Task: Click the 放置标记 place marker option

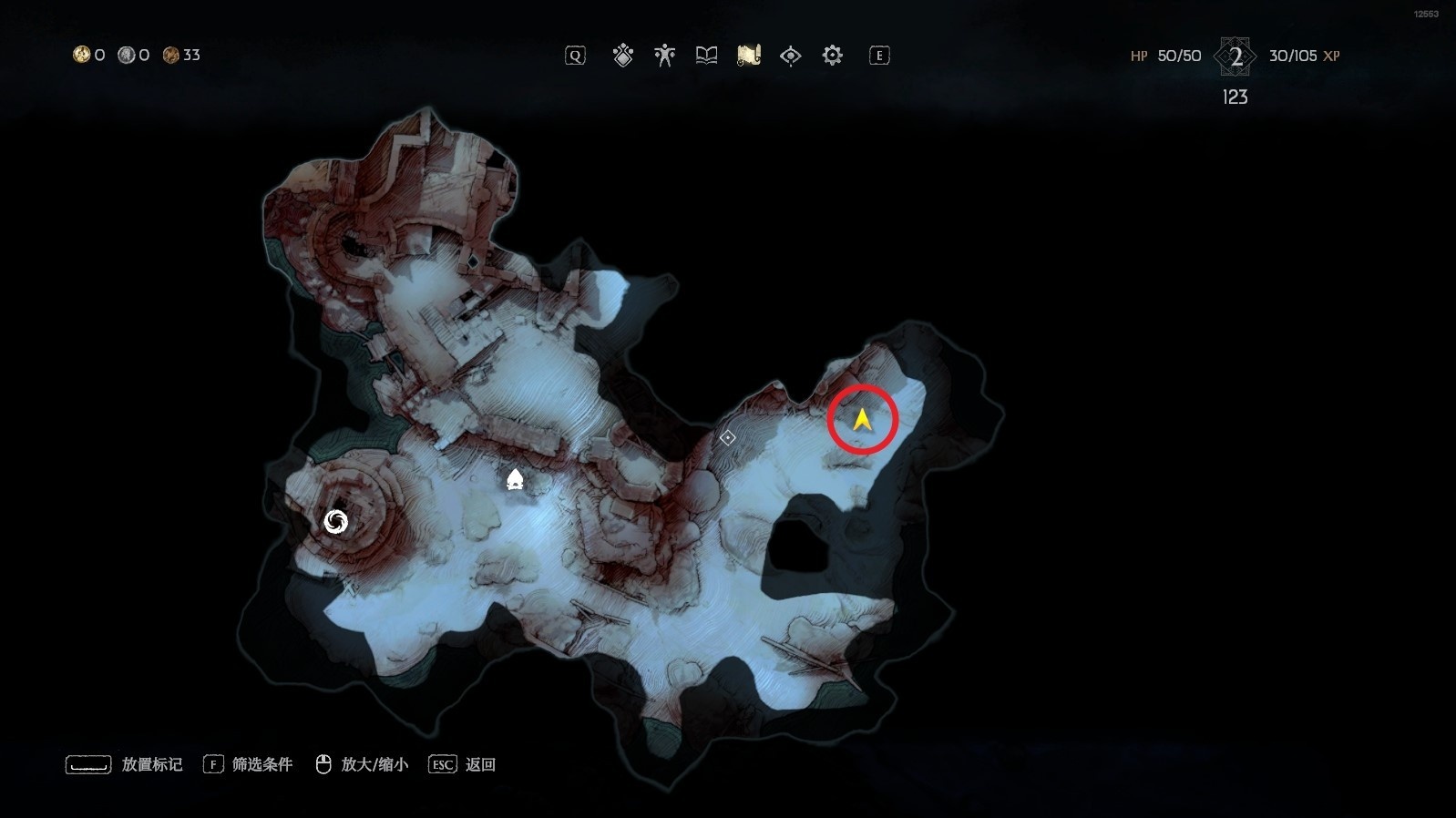Action: (125, 764)
